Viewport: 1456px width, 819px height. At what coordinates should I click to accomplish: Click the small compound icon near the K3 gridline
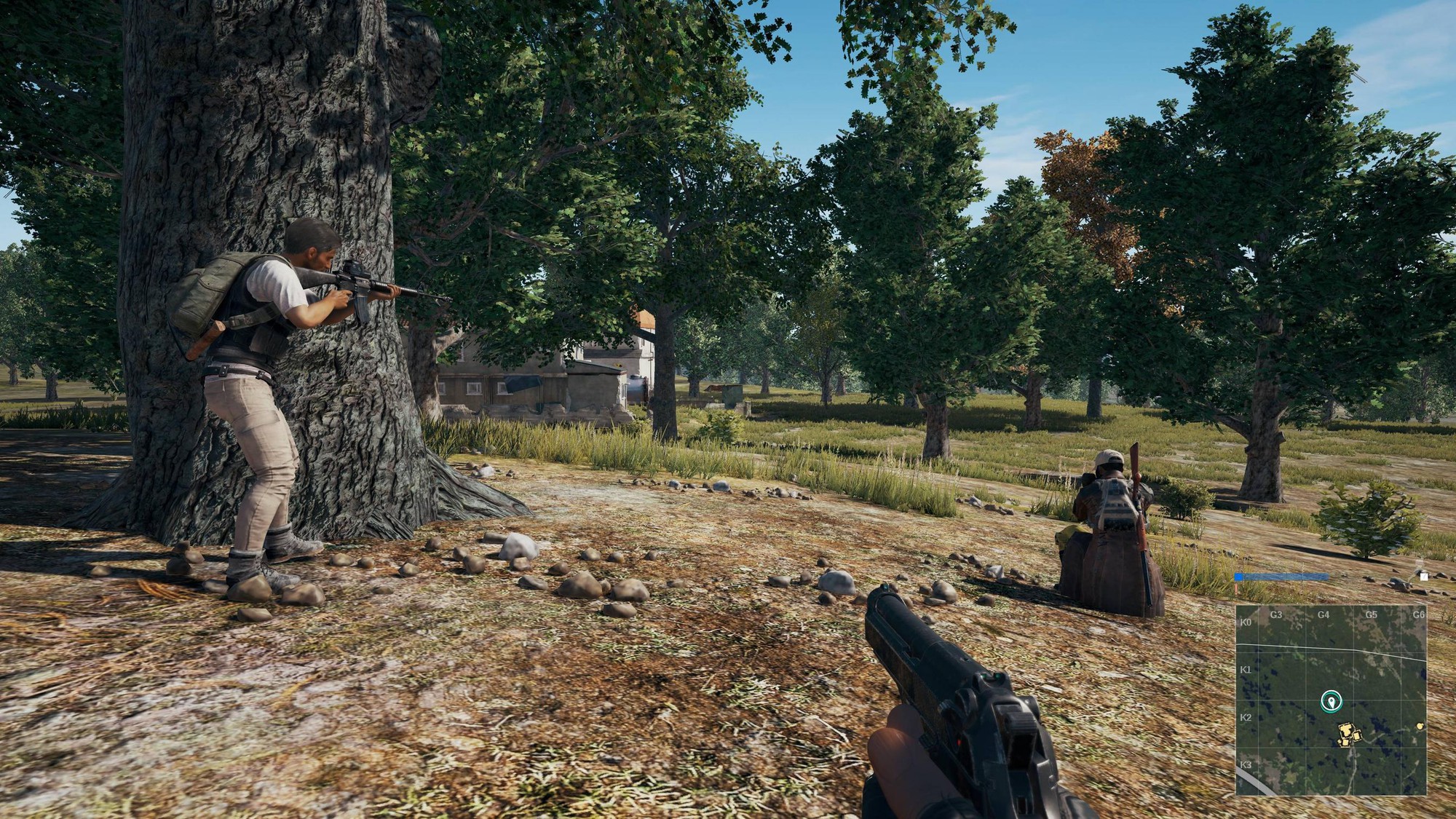tap(1344, 744)
